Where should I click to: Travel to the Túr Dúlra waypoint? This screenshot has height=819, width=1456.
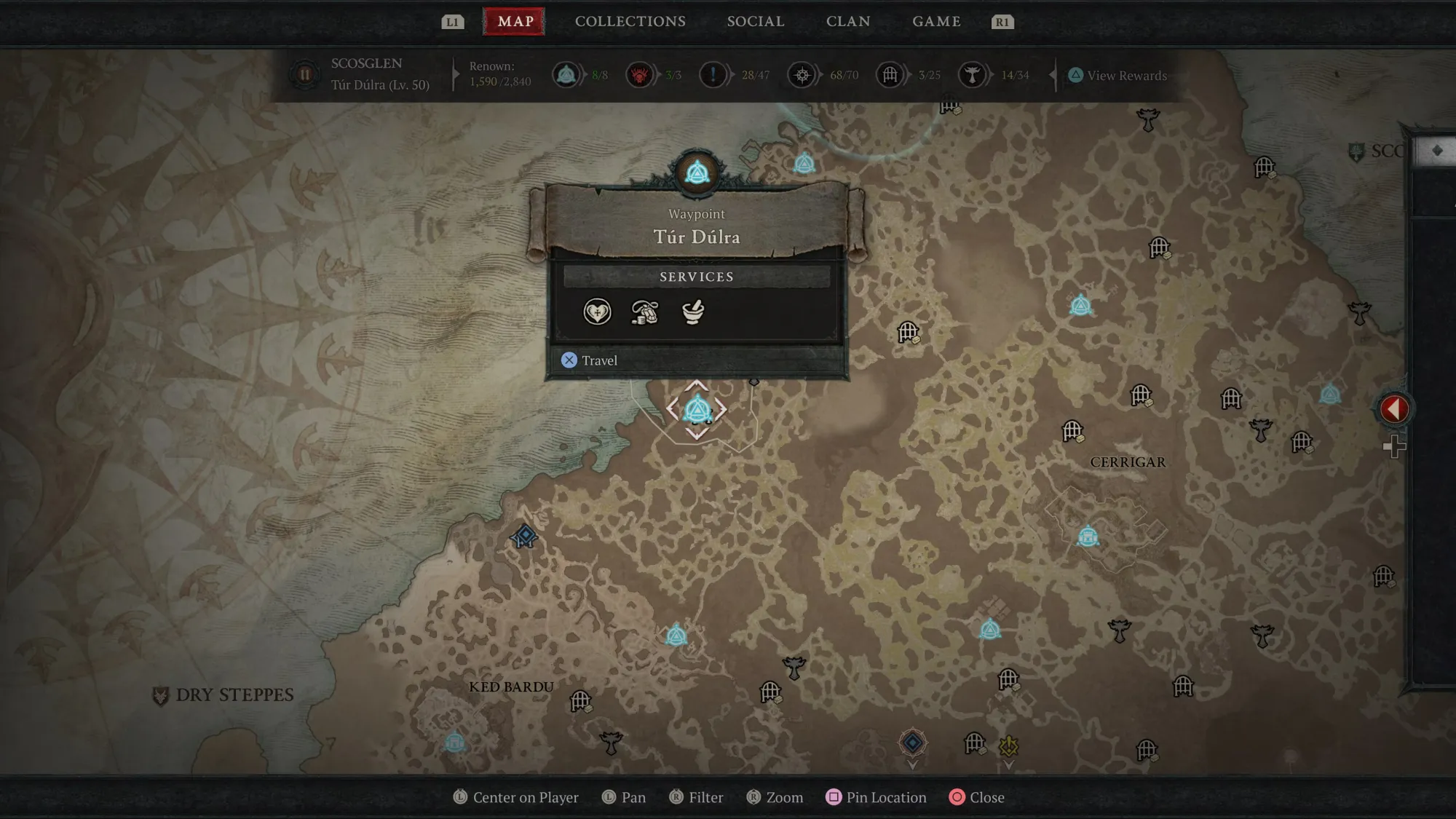(590, 360)
